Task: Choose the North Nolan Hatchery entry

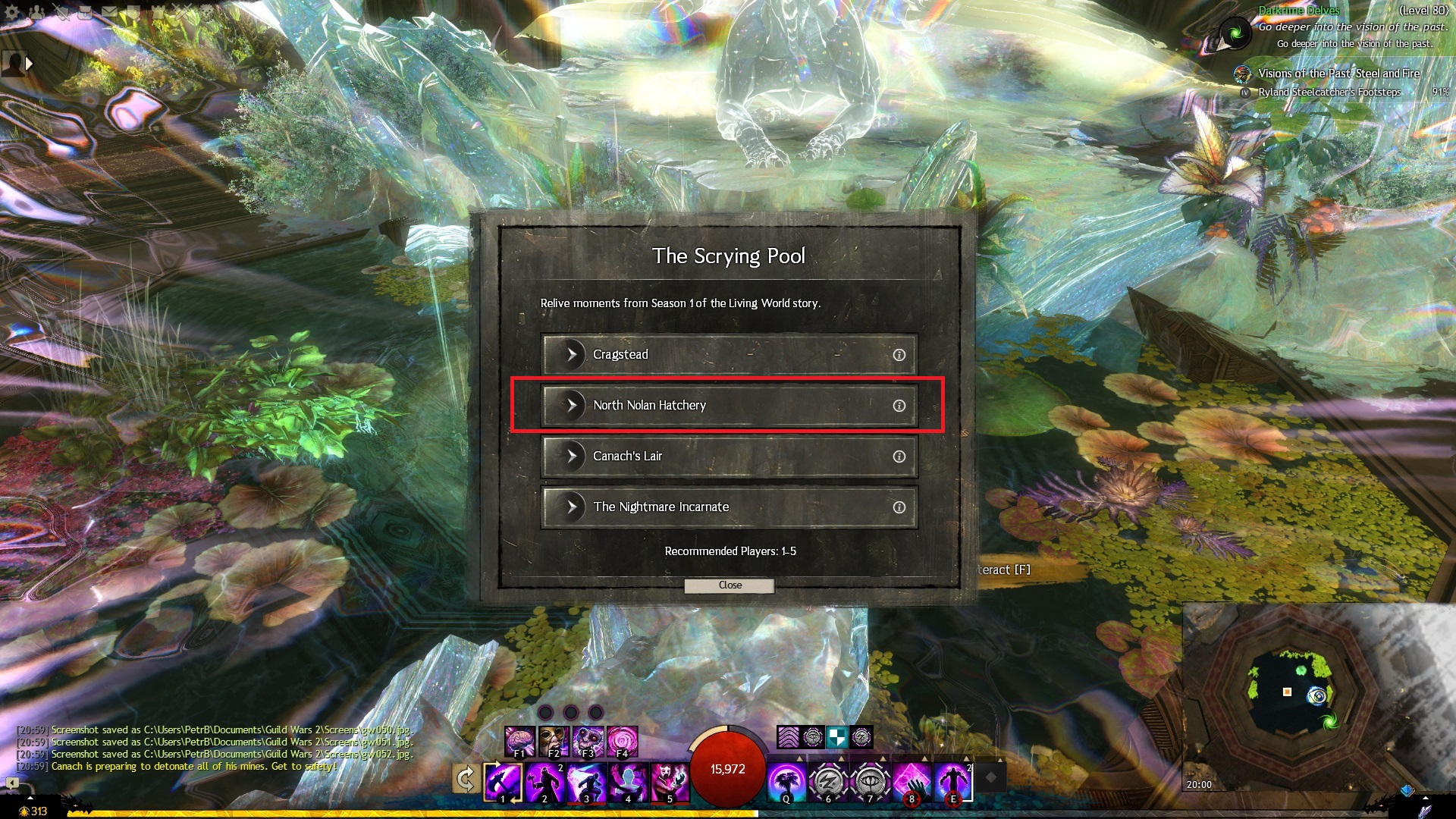Action: click(x=728, y=405)
